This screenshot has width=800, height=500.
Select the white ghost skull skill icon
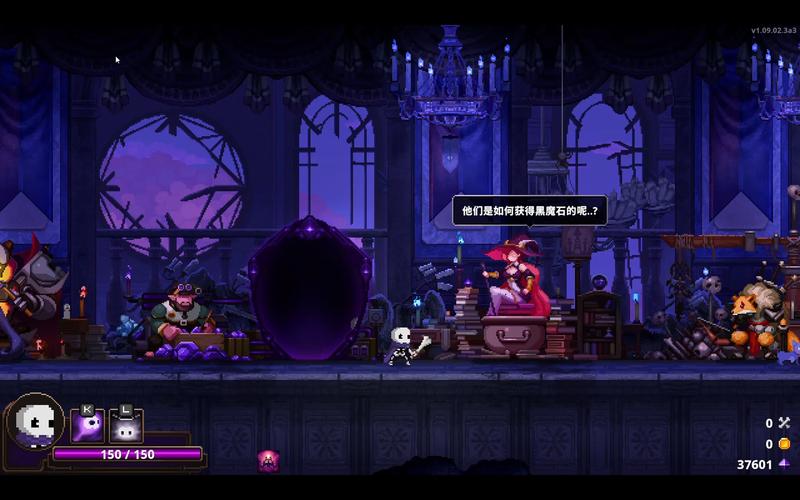[x=126, y=427]
